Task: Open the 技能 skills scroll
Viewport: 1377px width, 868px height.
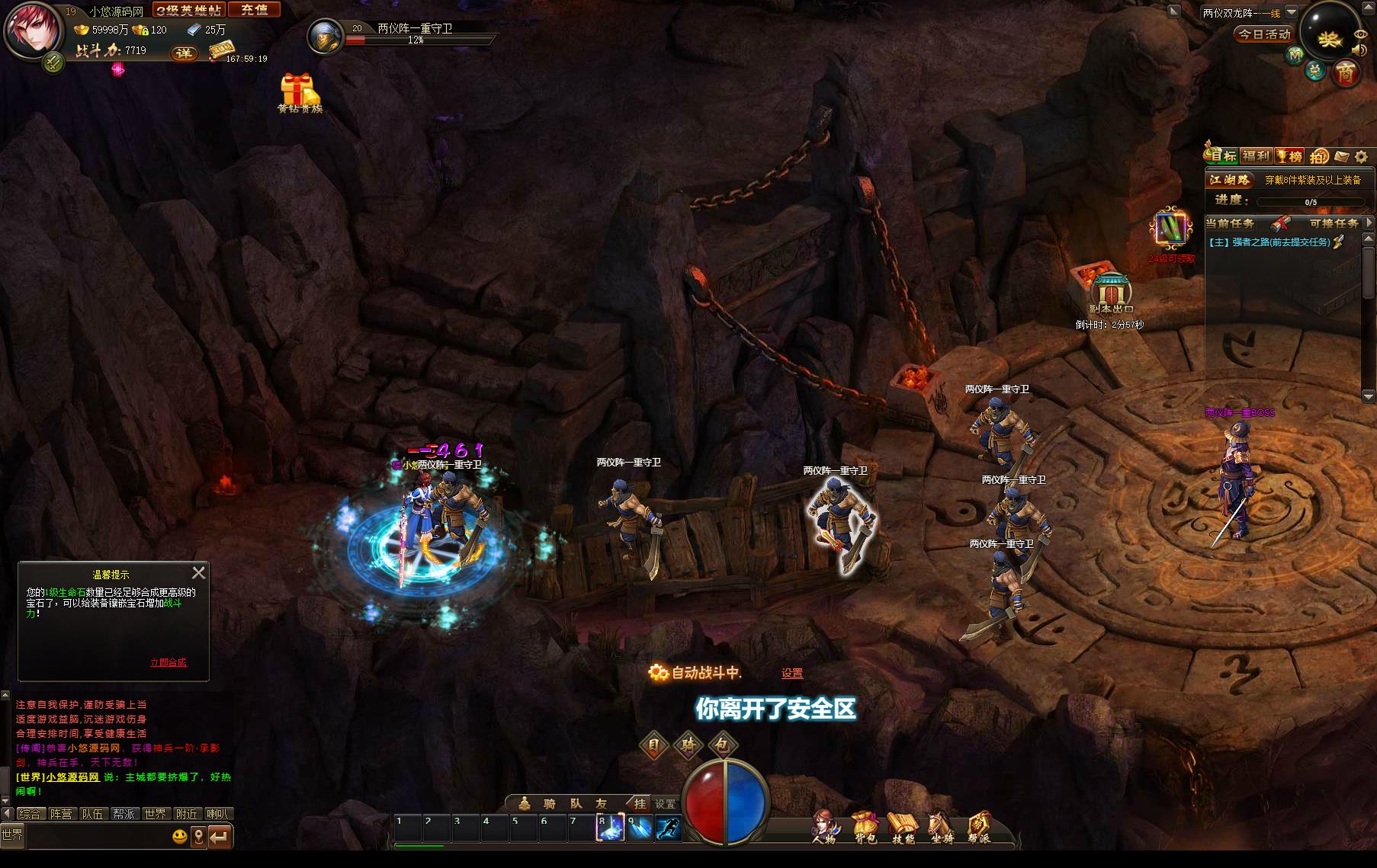Action: point(904,827)
